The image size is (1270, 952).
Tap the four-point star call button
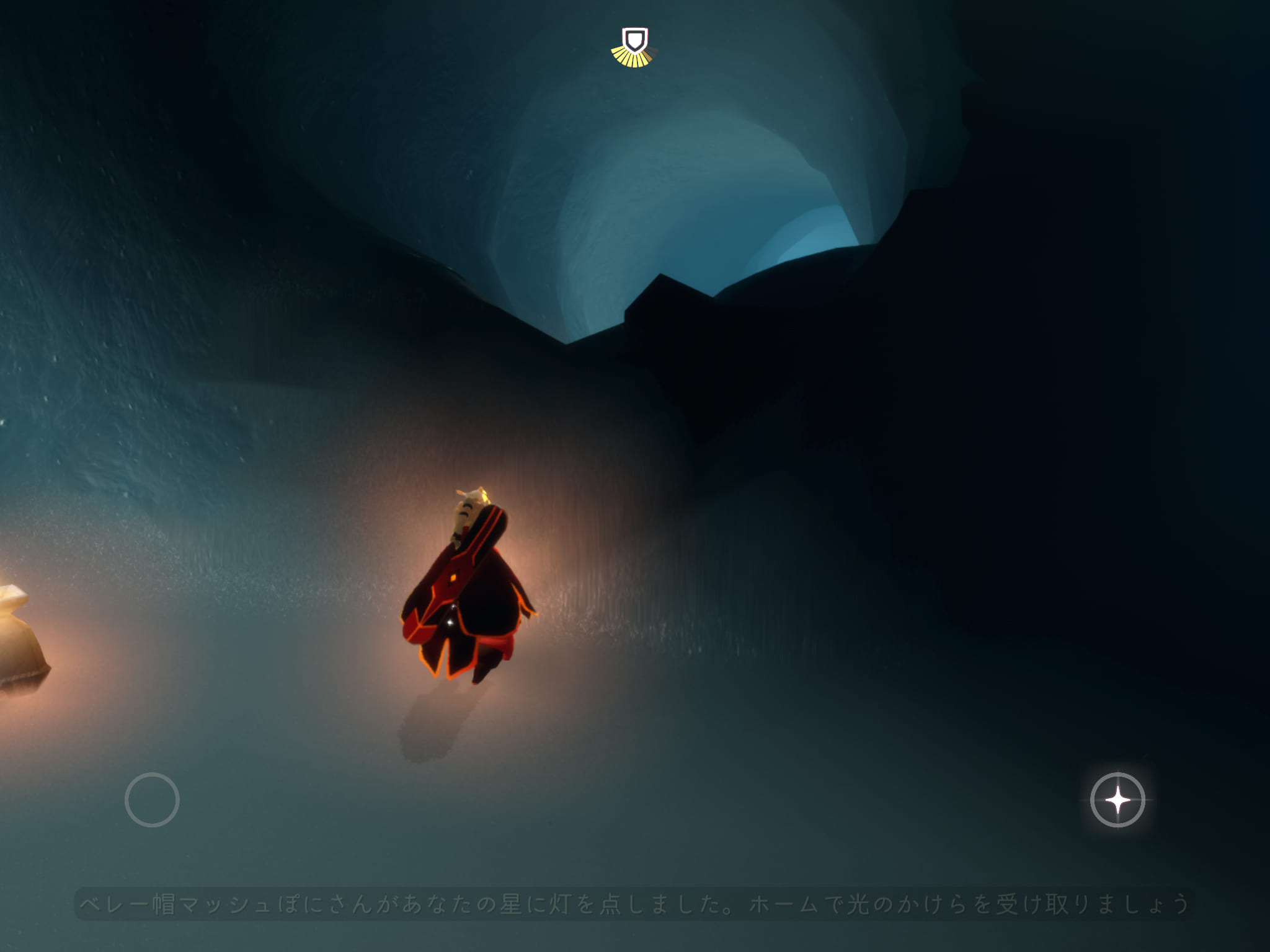pyautogui.click(x=1117, y=800)
